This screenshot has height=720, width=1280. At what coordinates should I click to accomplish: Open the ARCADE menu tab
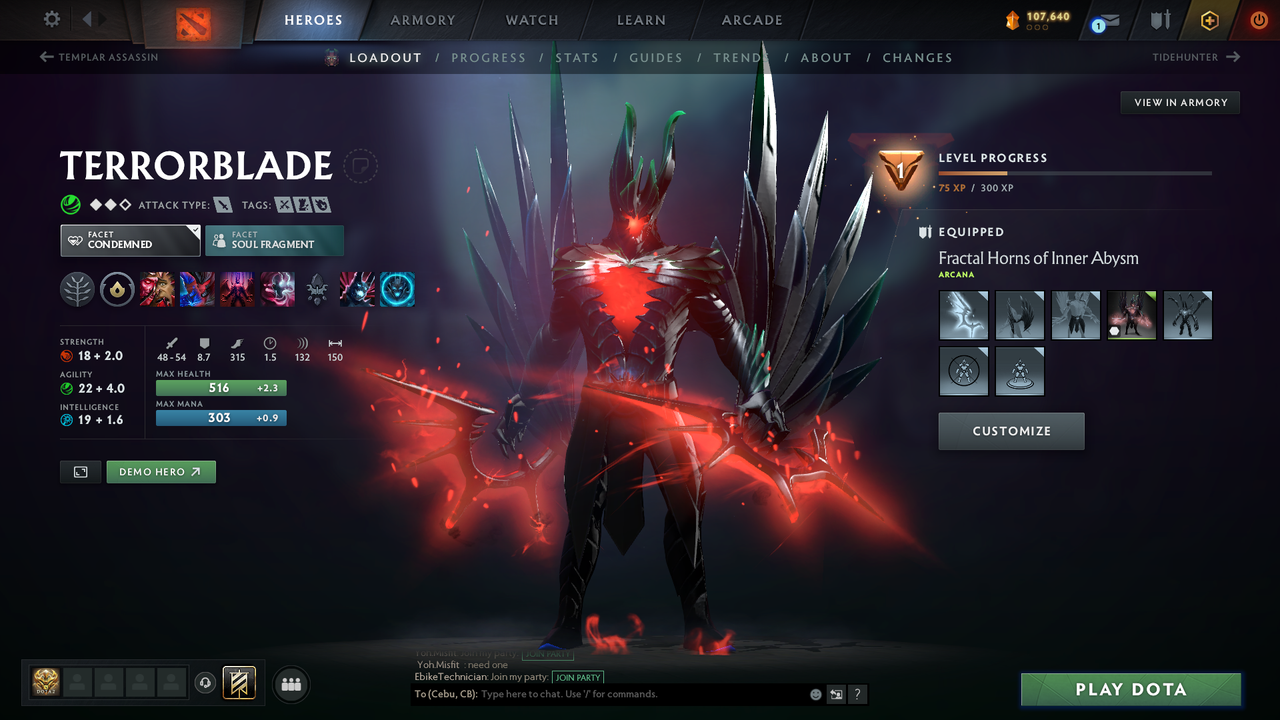tap(751, 19)
